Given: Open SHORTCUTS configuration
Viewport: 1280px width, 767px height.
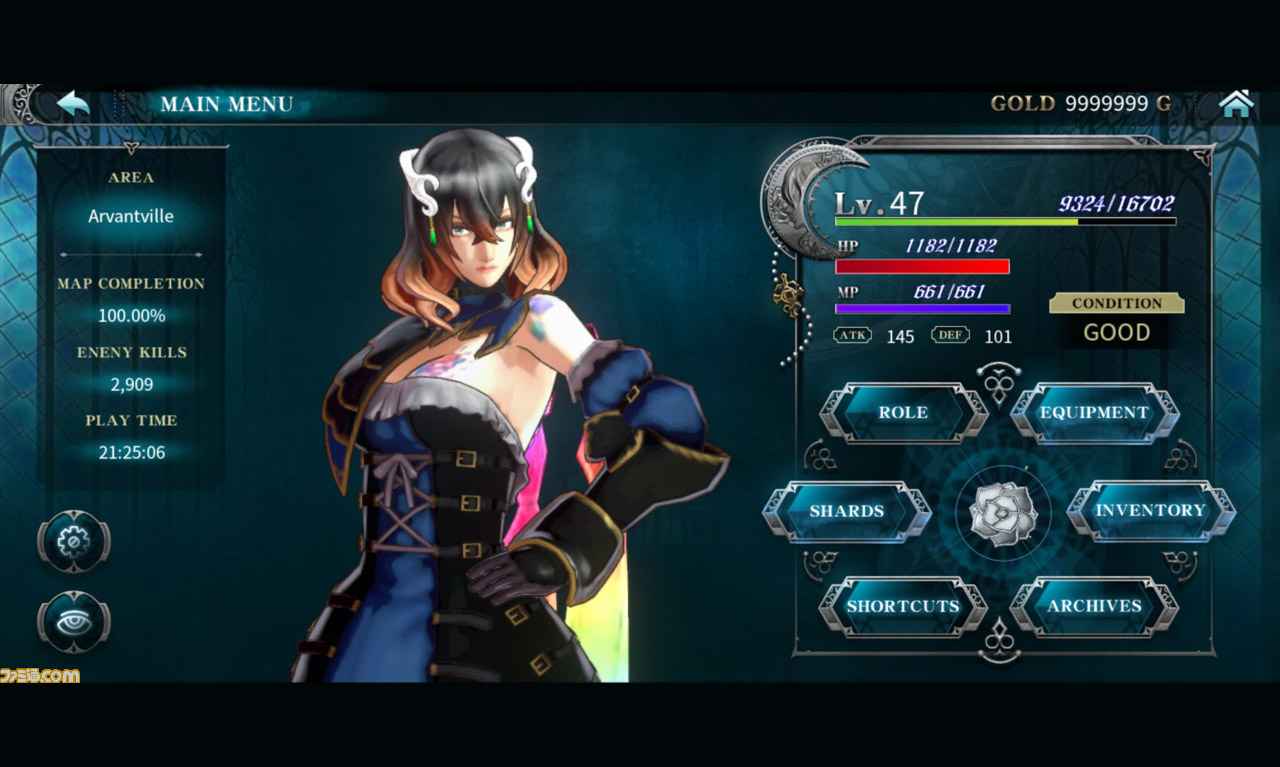Looking at the screenshot, I should [x=902, y=607].
